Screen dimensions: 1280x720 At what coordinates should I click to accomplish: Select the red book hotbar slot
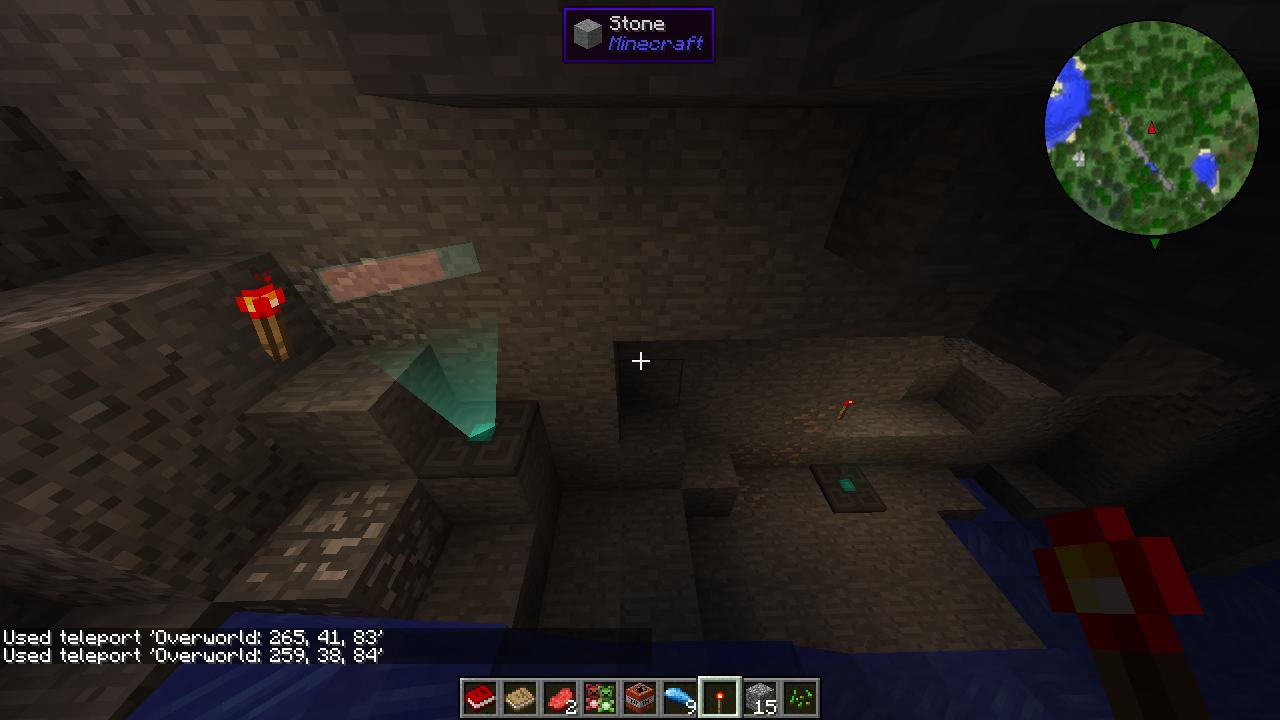tap(480, 697)
